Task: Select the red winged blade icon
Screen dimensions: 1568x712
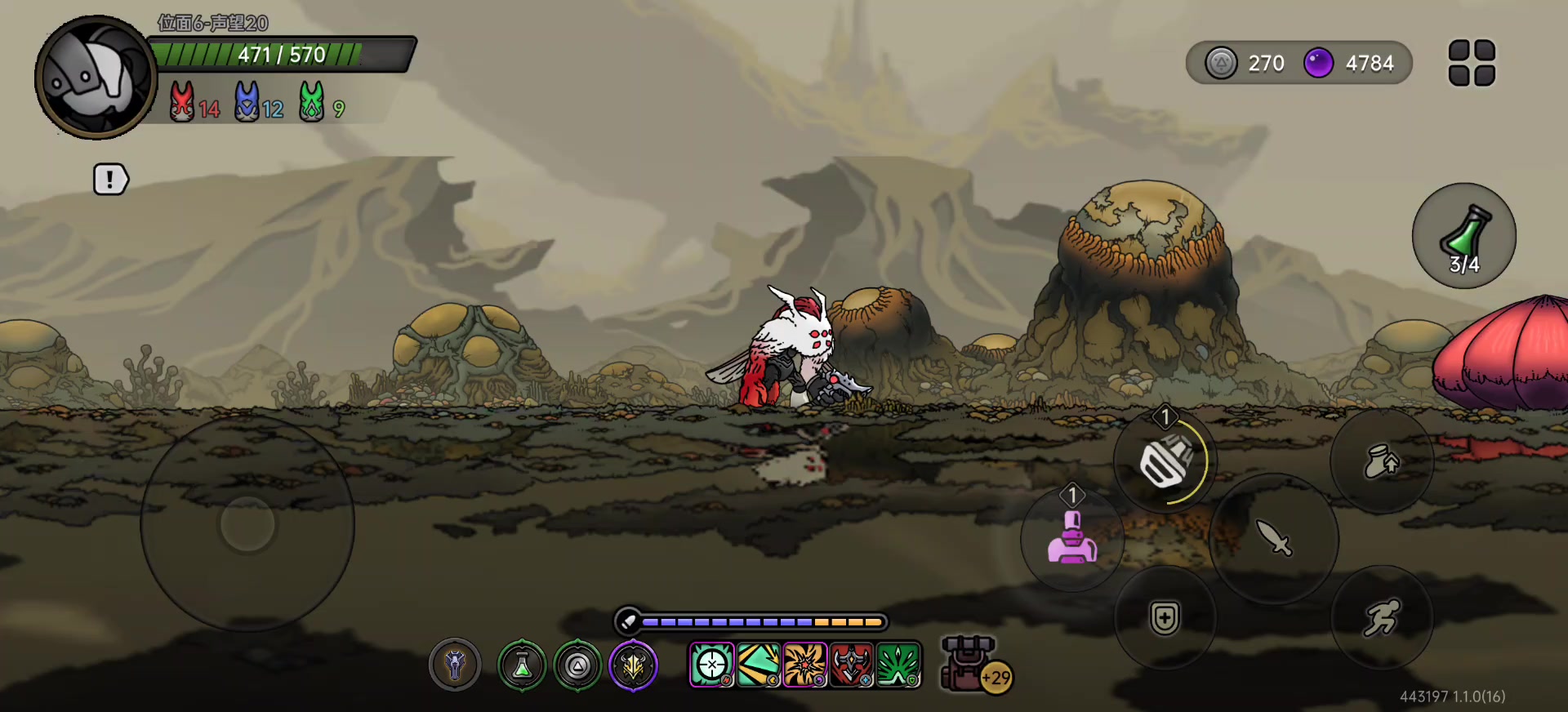Action: tap(852, 665)
